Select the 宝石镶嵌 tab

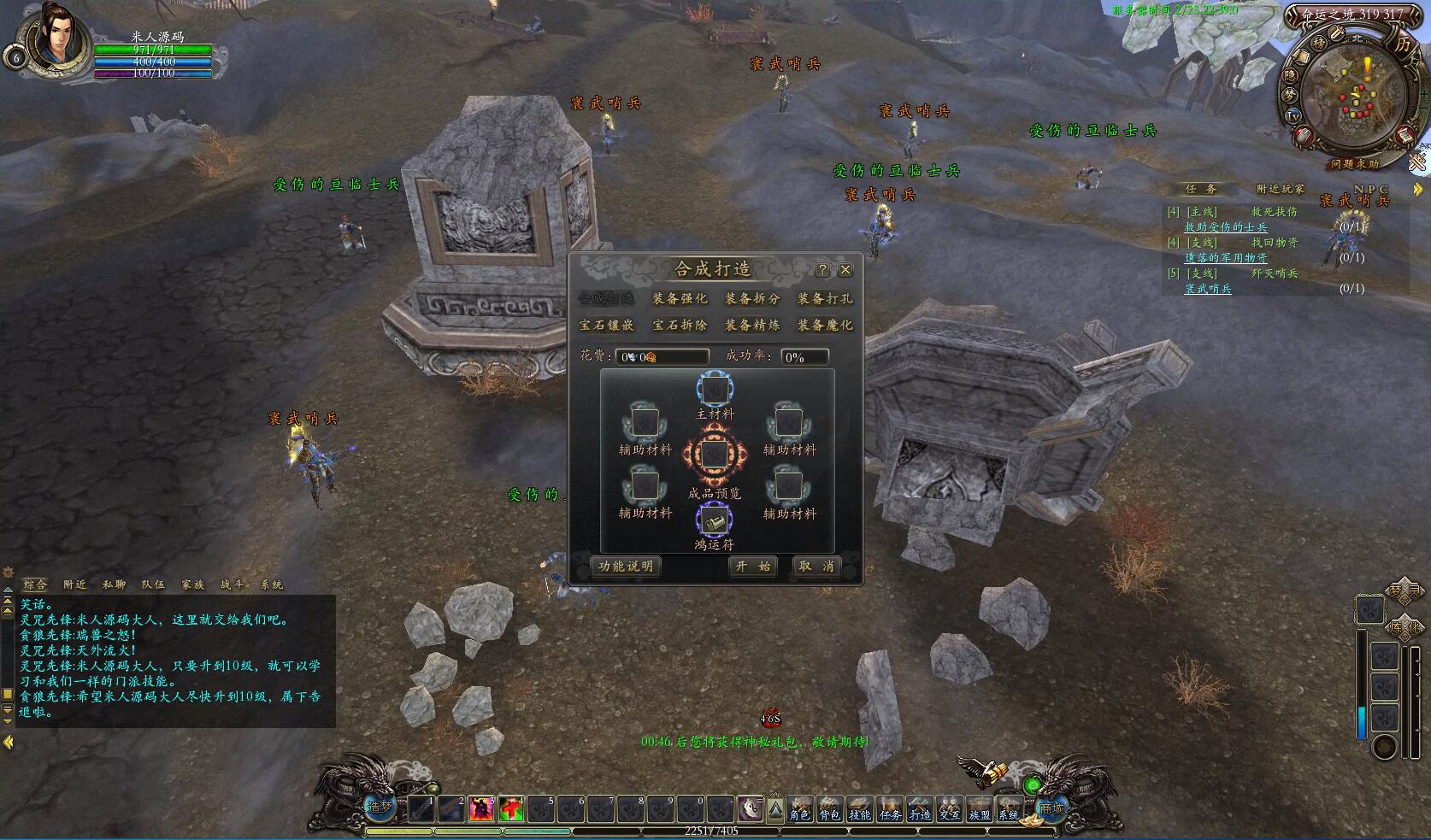[x=607, y=326]
